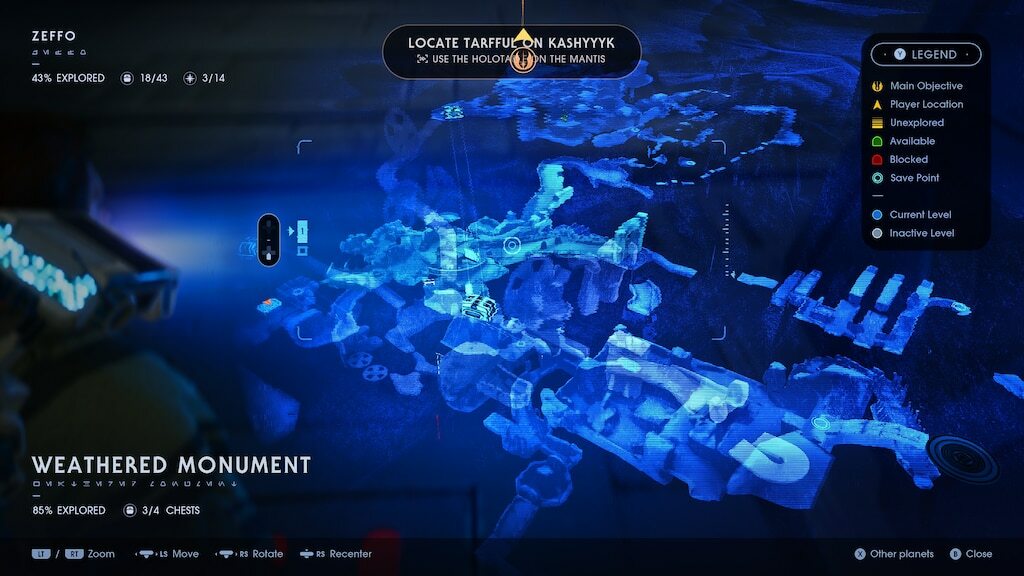The image size is (1024, 576).
Task: Choose the Inactive Level legend entry
Action: coord(921,233)
